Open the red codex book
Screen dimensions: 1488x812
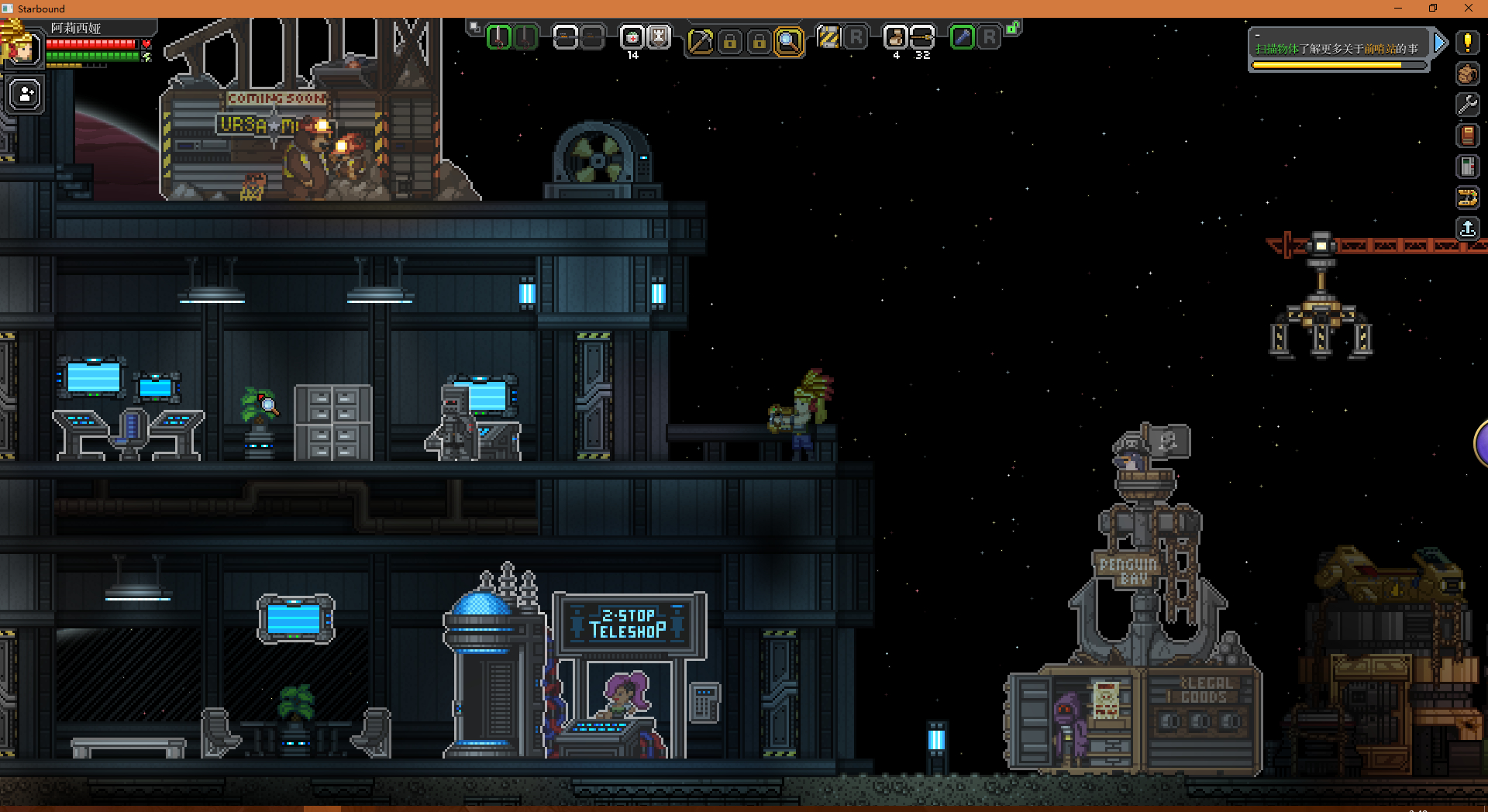tap(1467, 136)
